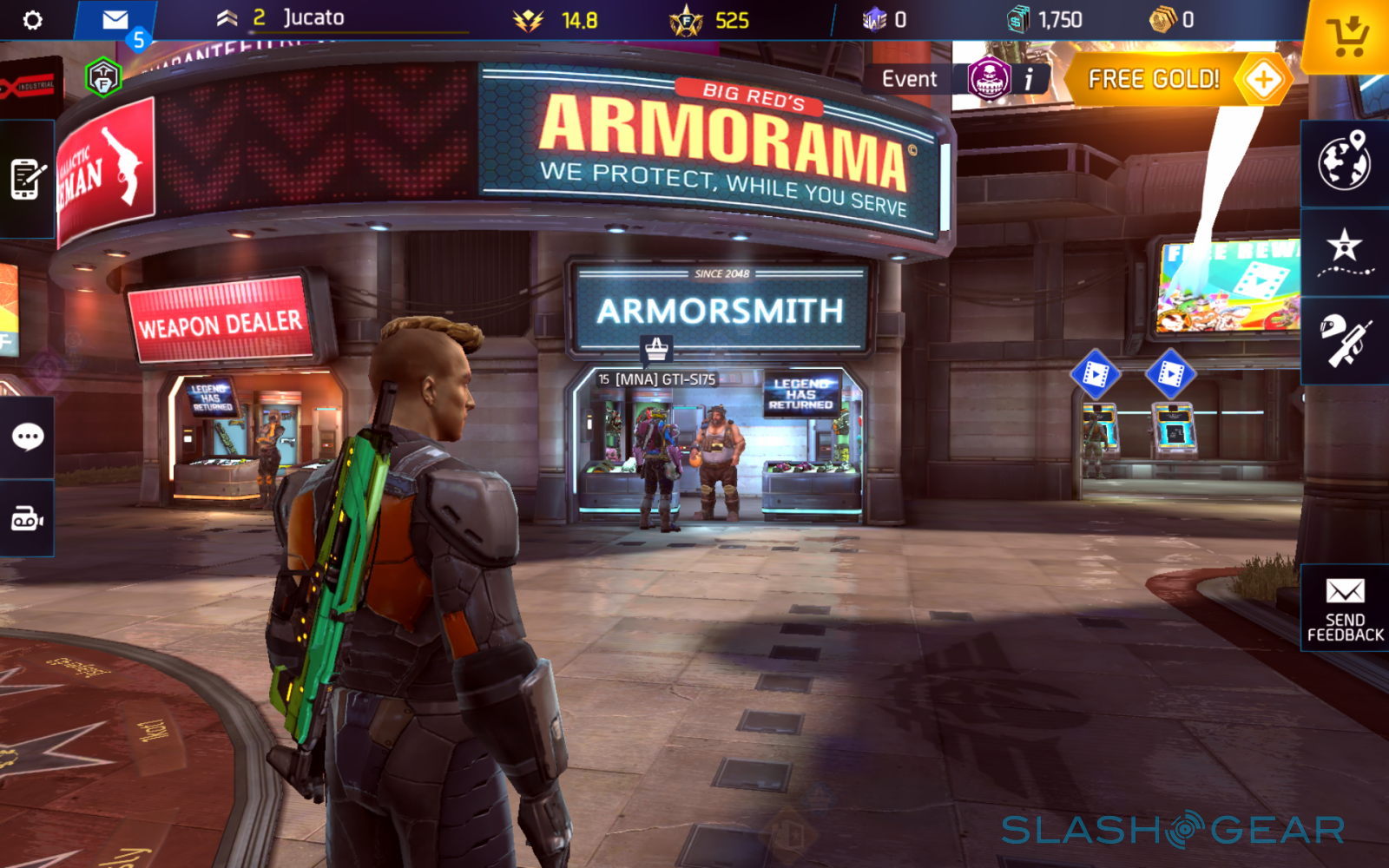Select the shopping basket marker above Armorsmith
1389x868 pixels.
point(657,349)
